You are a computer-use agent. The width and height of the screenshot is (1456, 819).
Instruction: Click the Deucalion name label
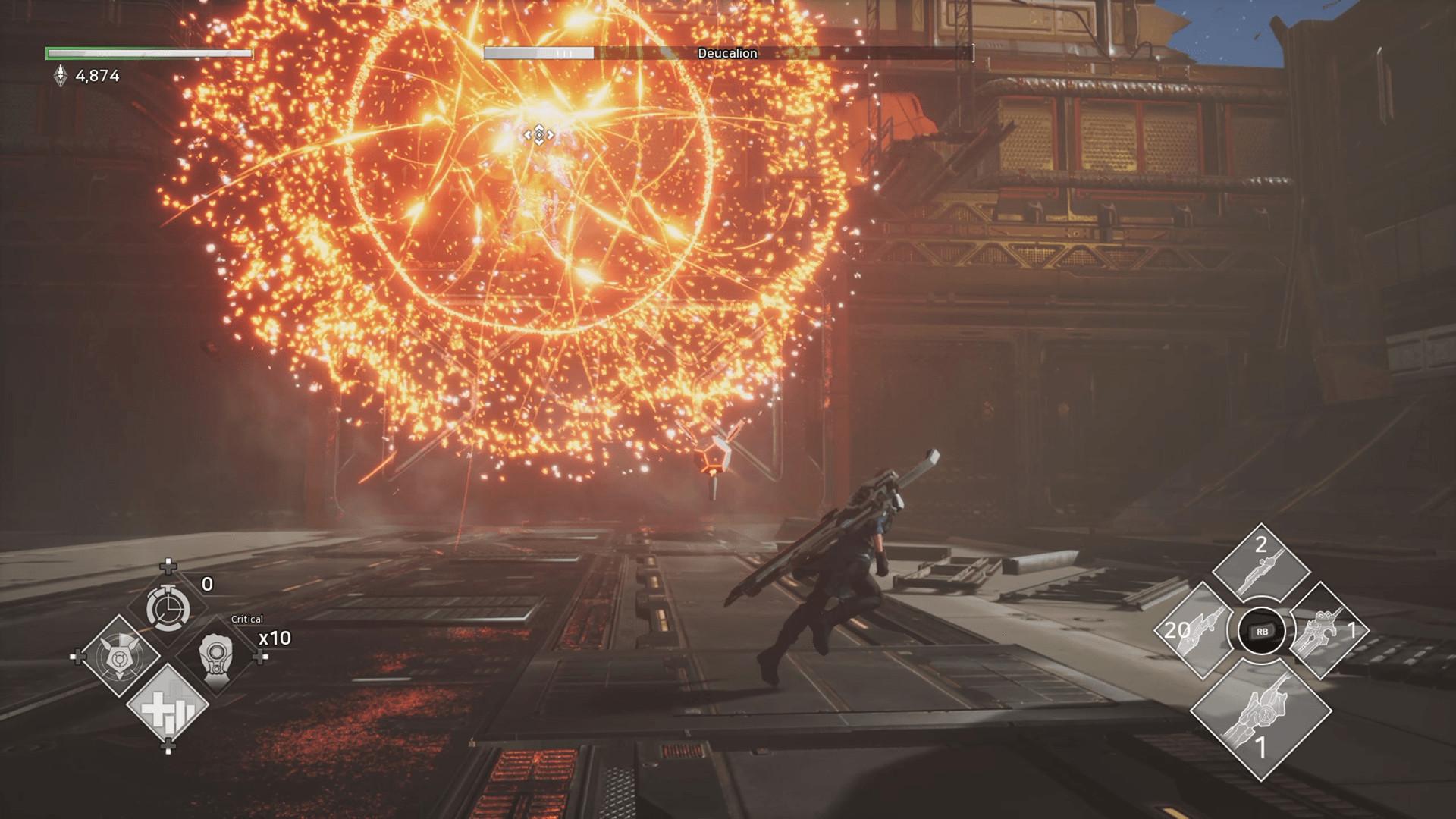[725, 53]
